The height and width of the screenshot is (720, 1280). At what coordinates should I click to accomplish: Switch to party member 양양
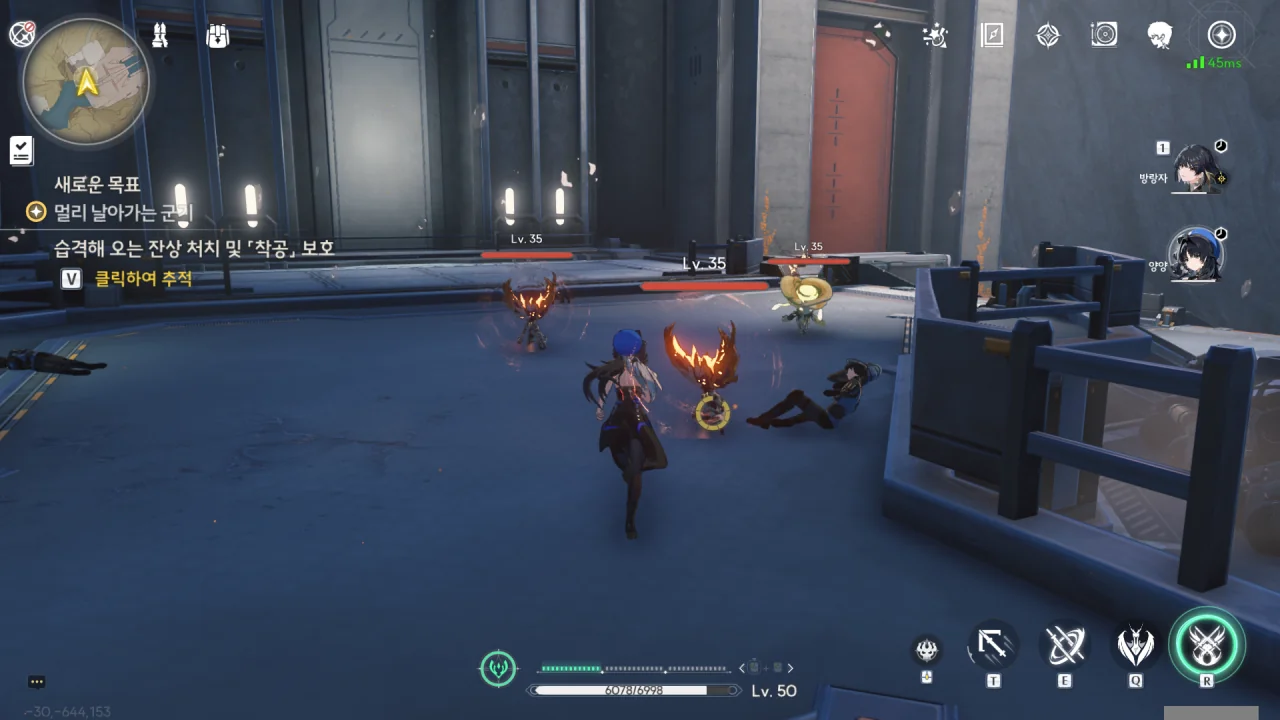coord(1197,254)
